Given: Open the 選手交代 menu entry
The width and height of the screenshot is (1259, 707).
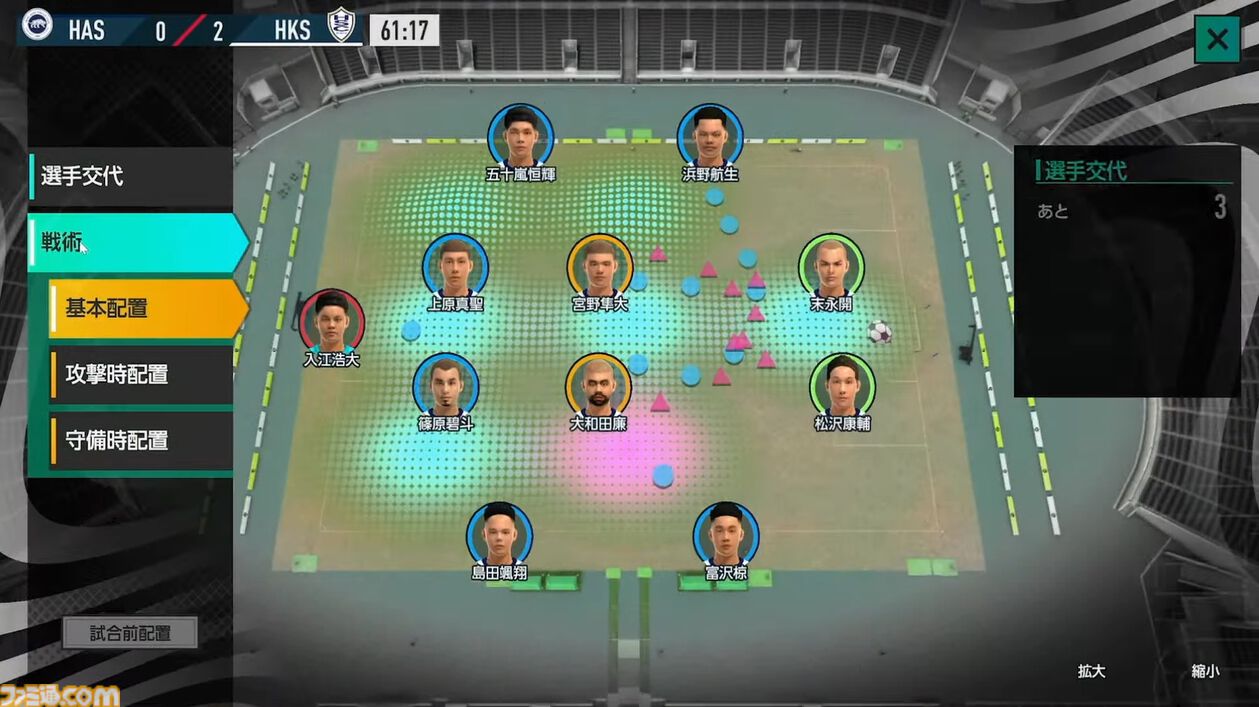Looking at the screenshot, I should 130,177.
